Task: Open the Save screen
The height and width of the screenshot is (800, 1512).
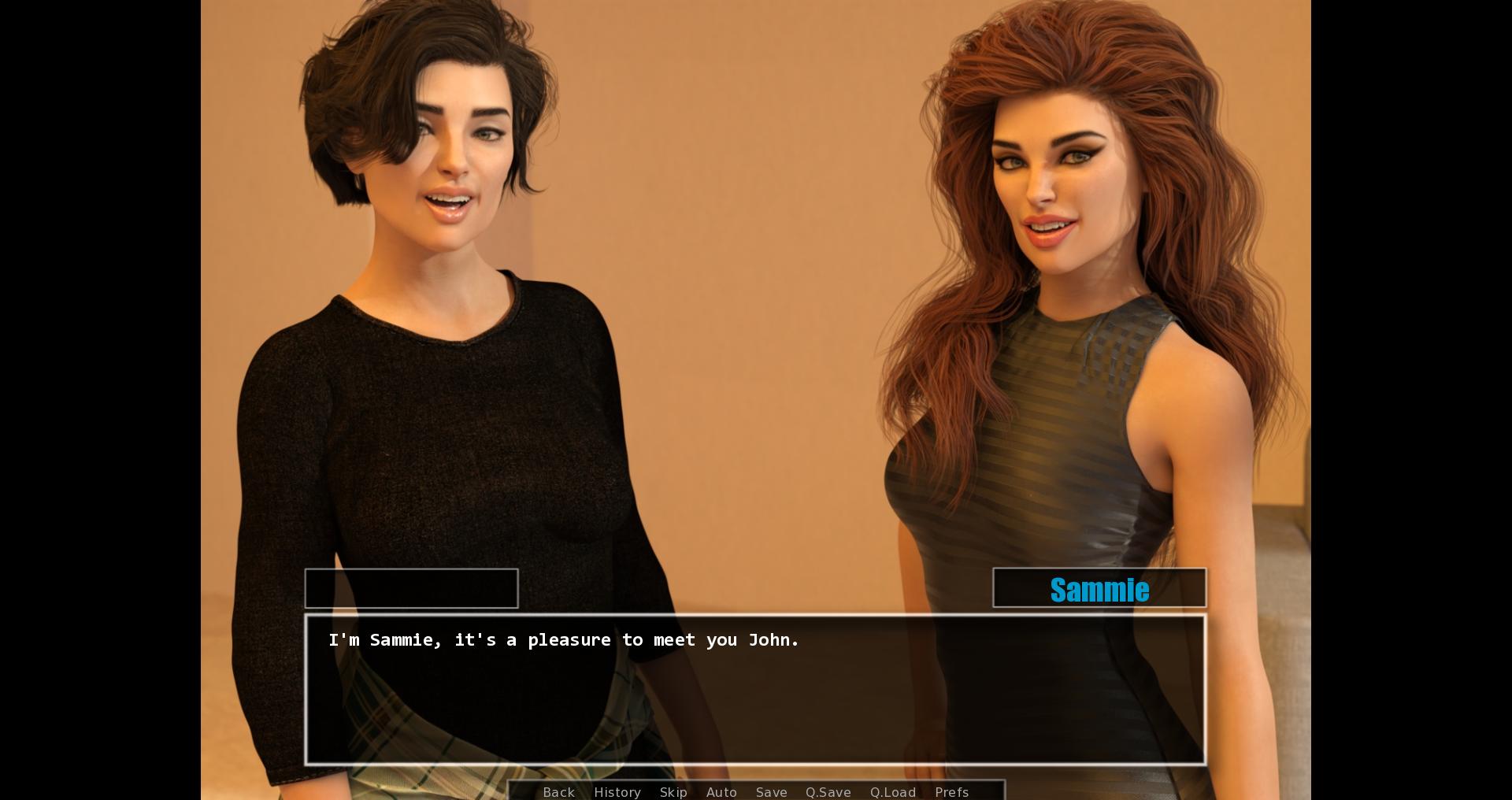Action: [771, 792]
